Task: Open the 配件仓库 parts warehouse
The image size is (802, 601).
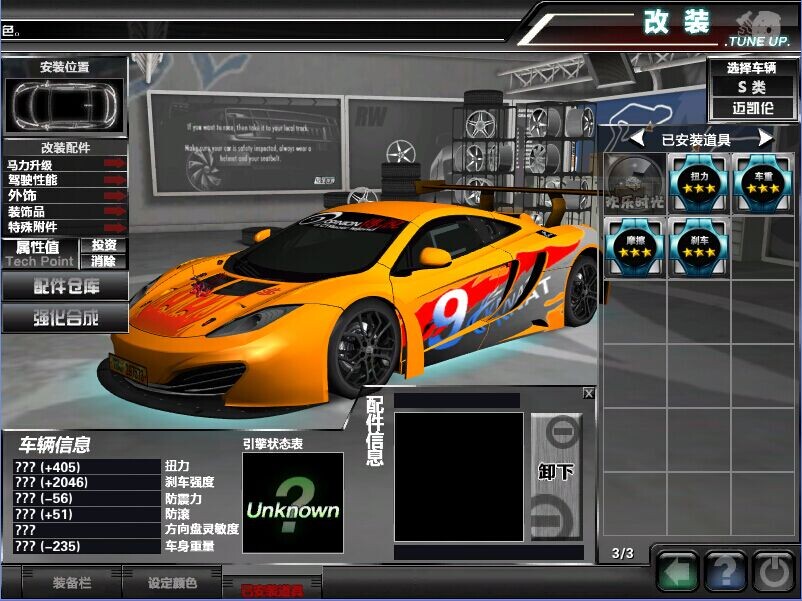Action: [65, 286]
